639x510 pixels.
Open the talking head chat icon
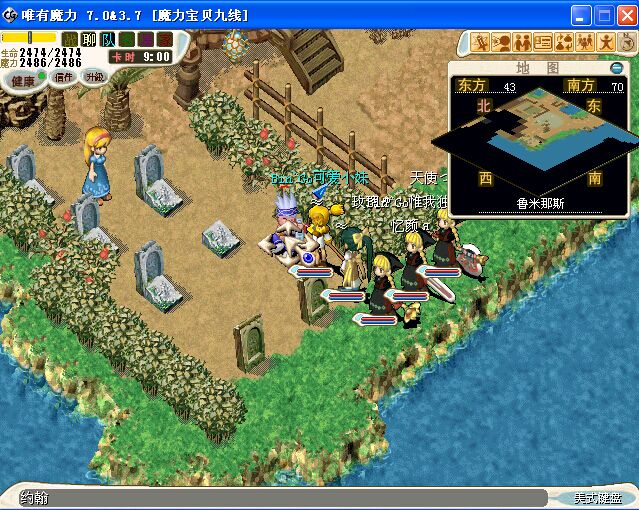pos(502,42)
